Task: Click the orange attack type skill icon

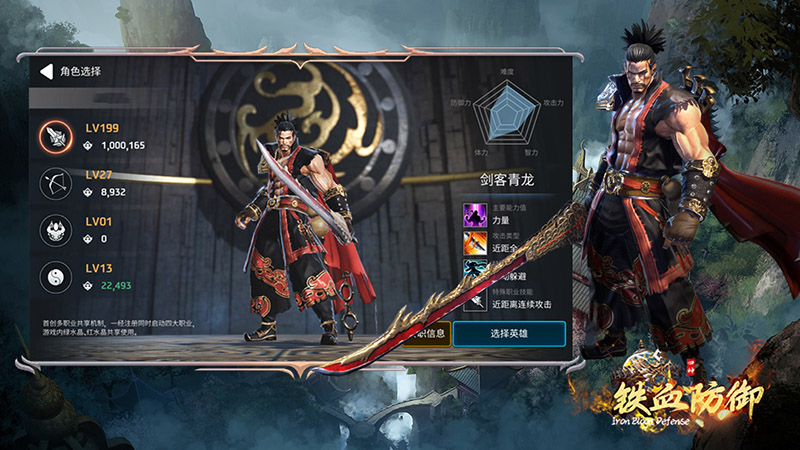Action: 474,241
